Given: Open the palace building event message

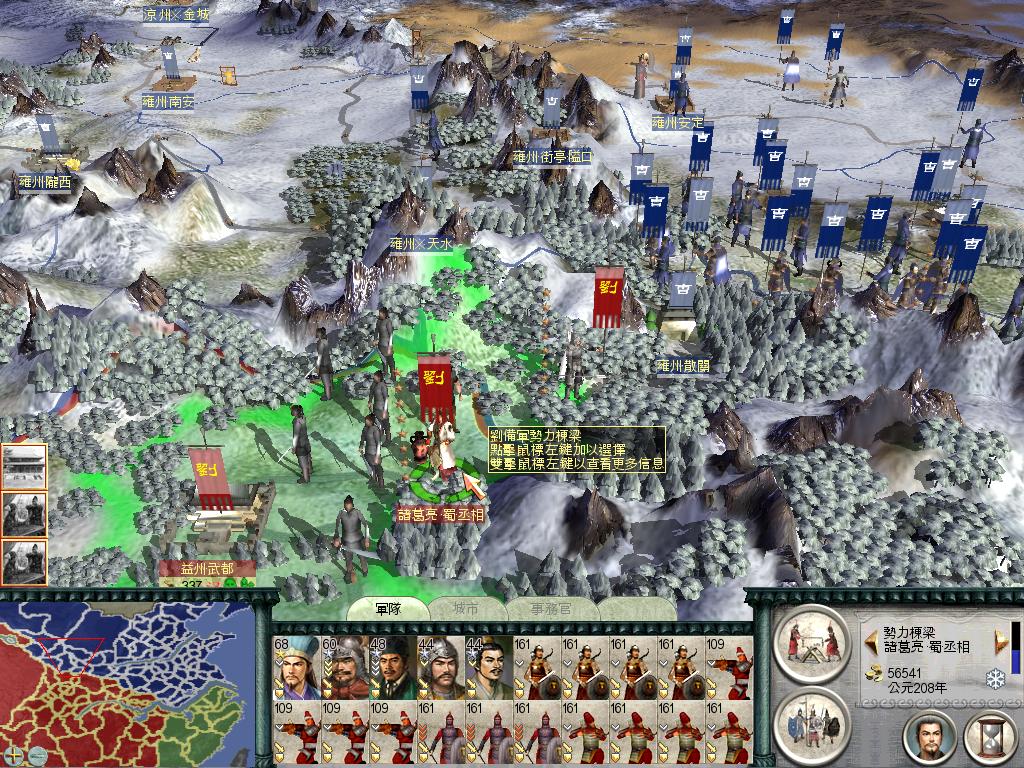Looking at the screenshot, I should pyautogui.click(x=24, y=466).
